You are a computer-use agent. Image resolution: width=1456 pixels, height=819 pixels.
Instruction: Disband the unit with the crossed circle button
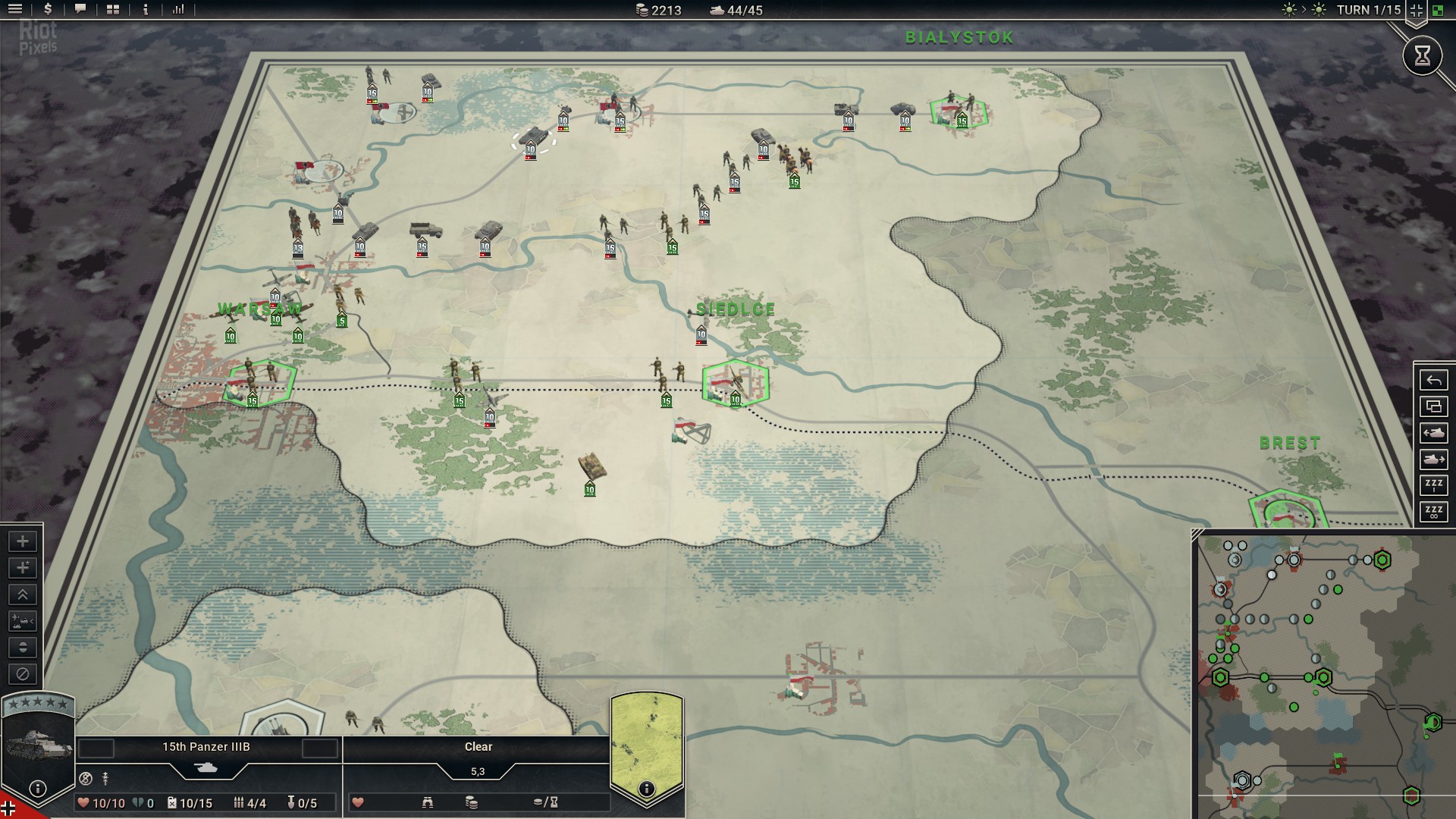[x=23, y=674]
